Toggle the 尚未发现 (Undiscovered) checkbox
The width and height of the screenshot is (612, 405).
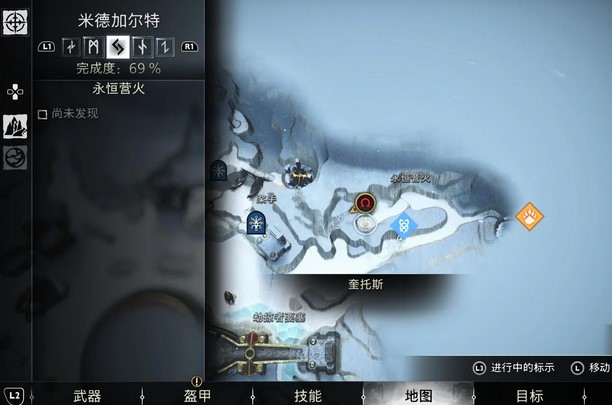[x=42, y=114]
